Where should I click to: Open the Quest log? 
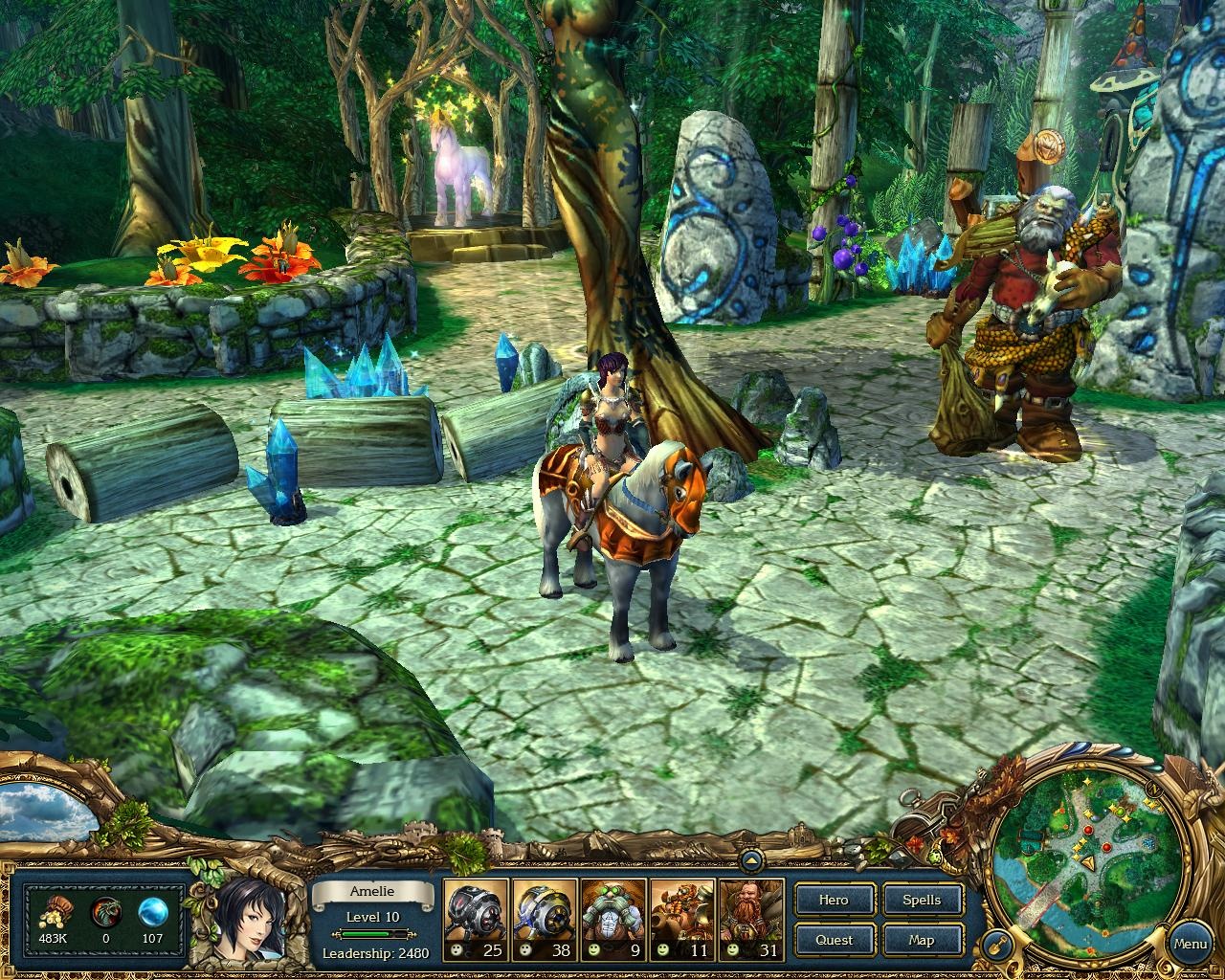(x=833, y=940)
